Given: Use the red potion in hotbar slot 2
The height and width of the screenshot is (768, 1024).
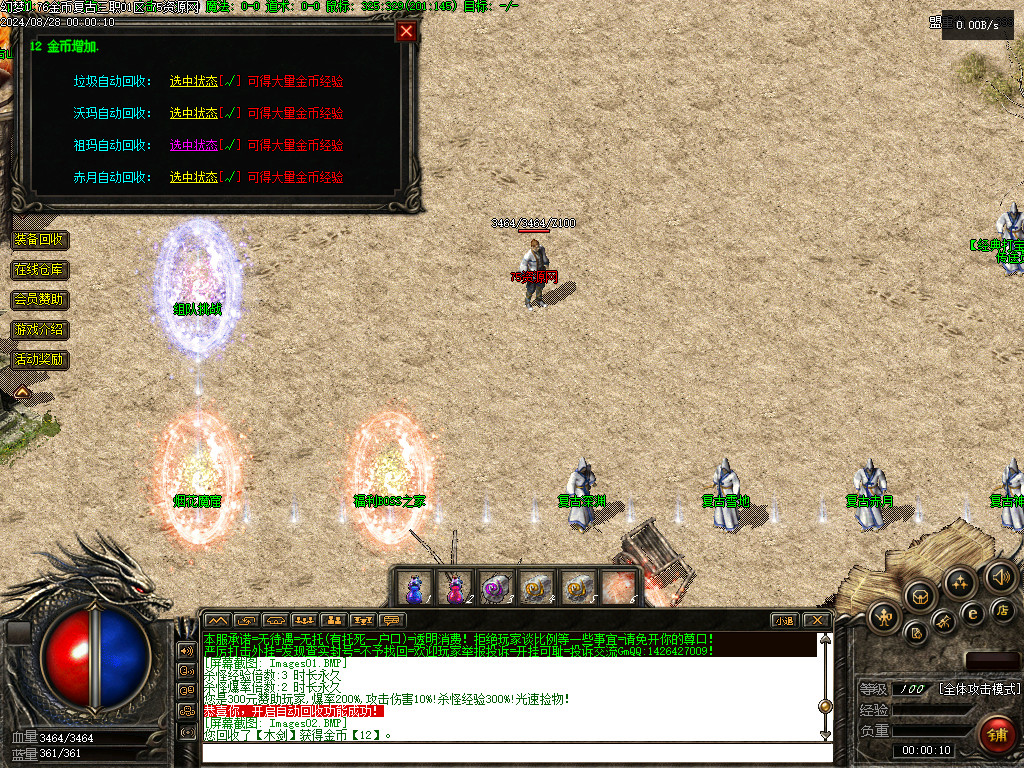Looking at the screenshot, I should tap(455, 587).
